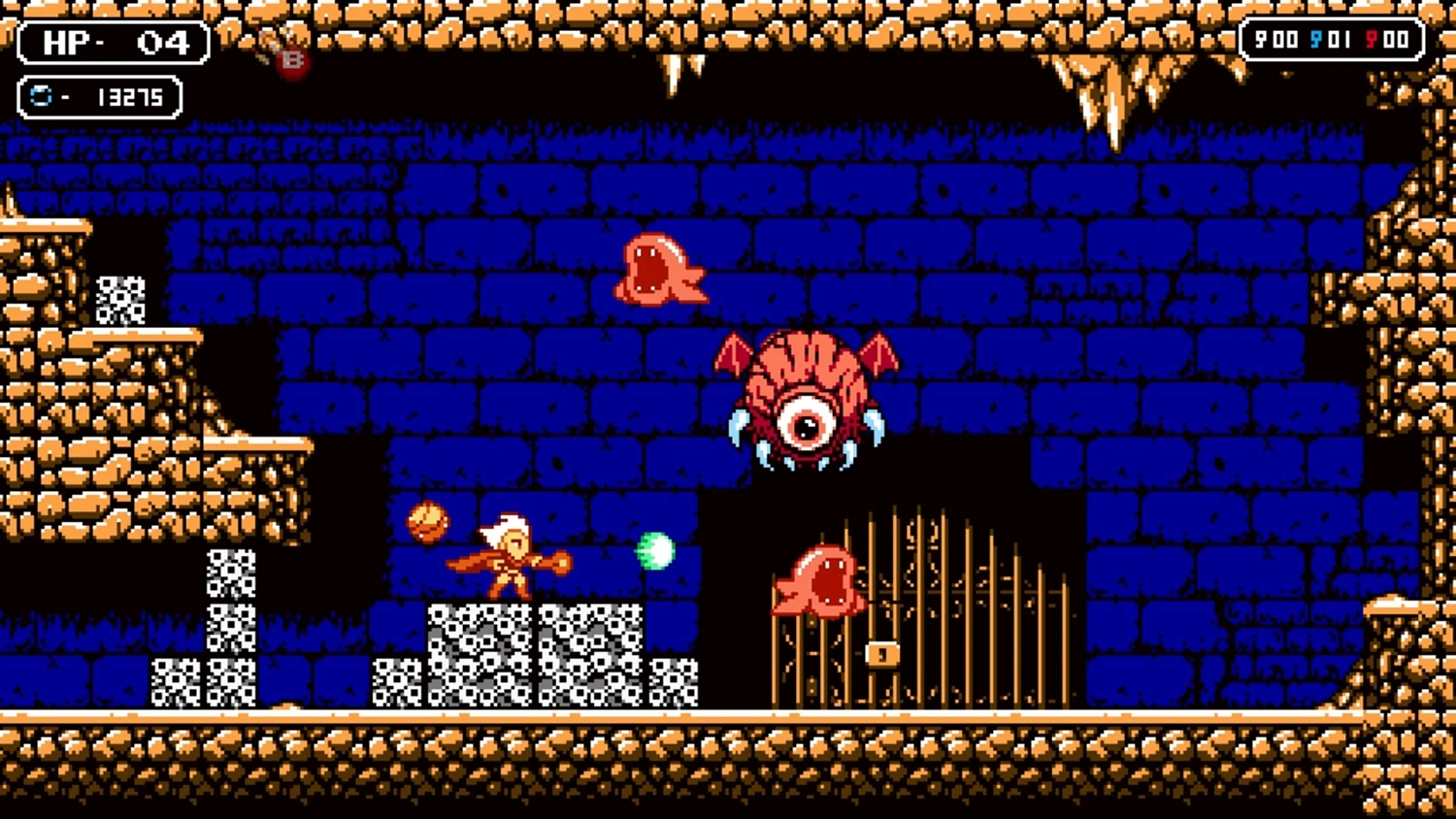Click the blue gem icon next to 13275
The width and height of the screenshot is (1456, 819).
[x=40, y=96]
